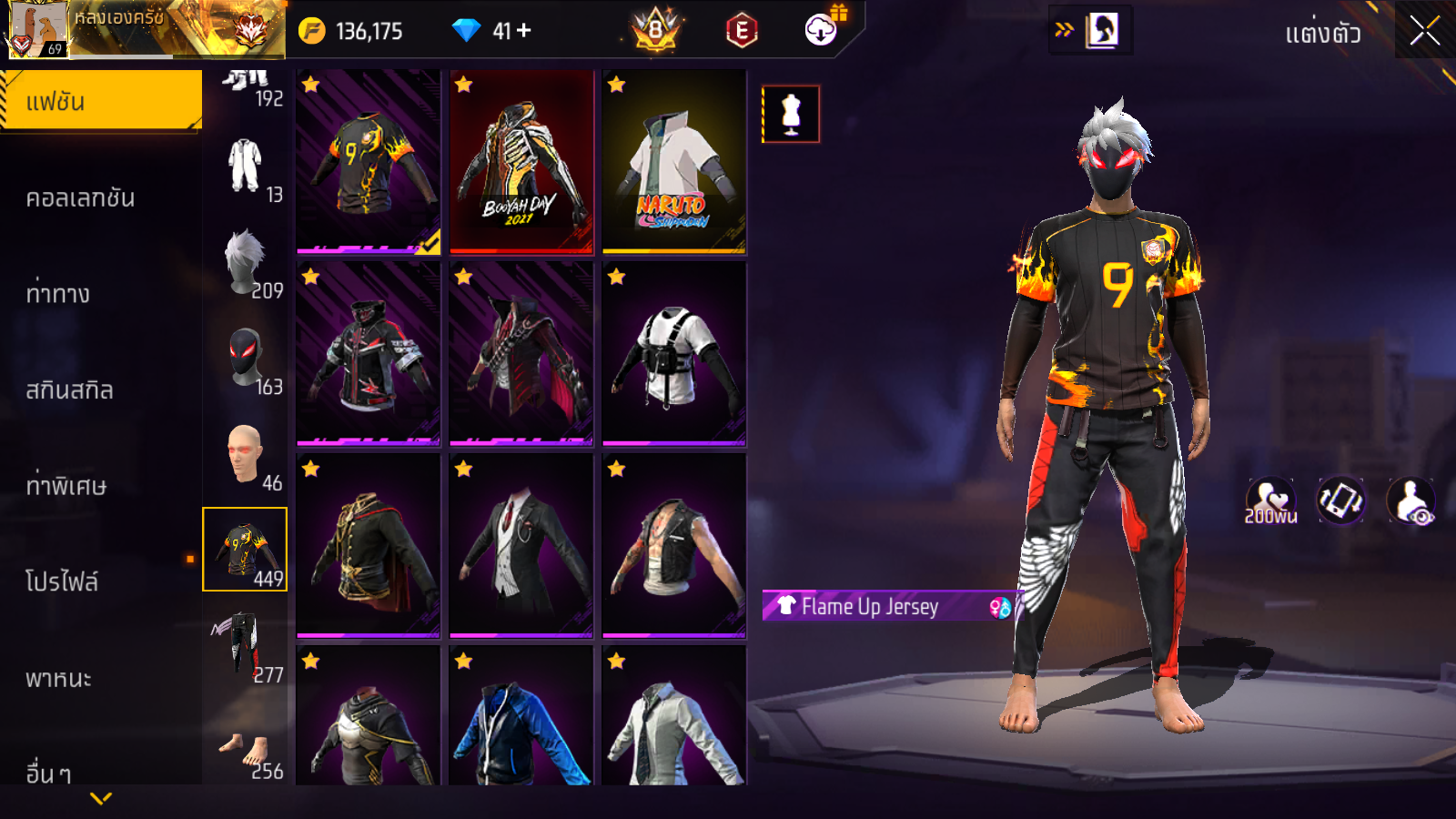Close the wardrobe screen with the X

1424,31
